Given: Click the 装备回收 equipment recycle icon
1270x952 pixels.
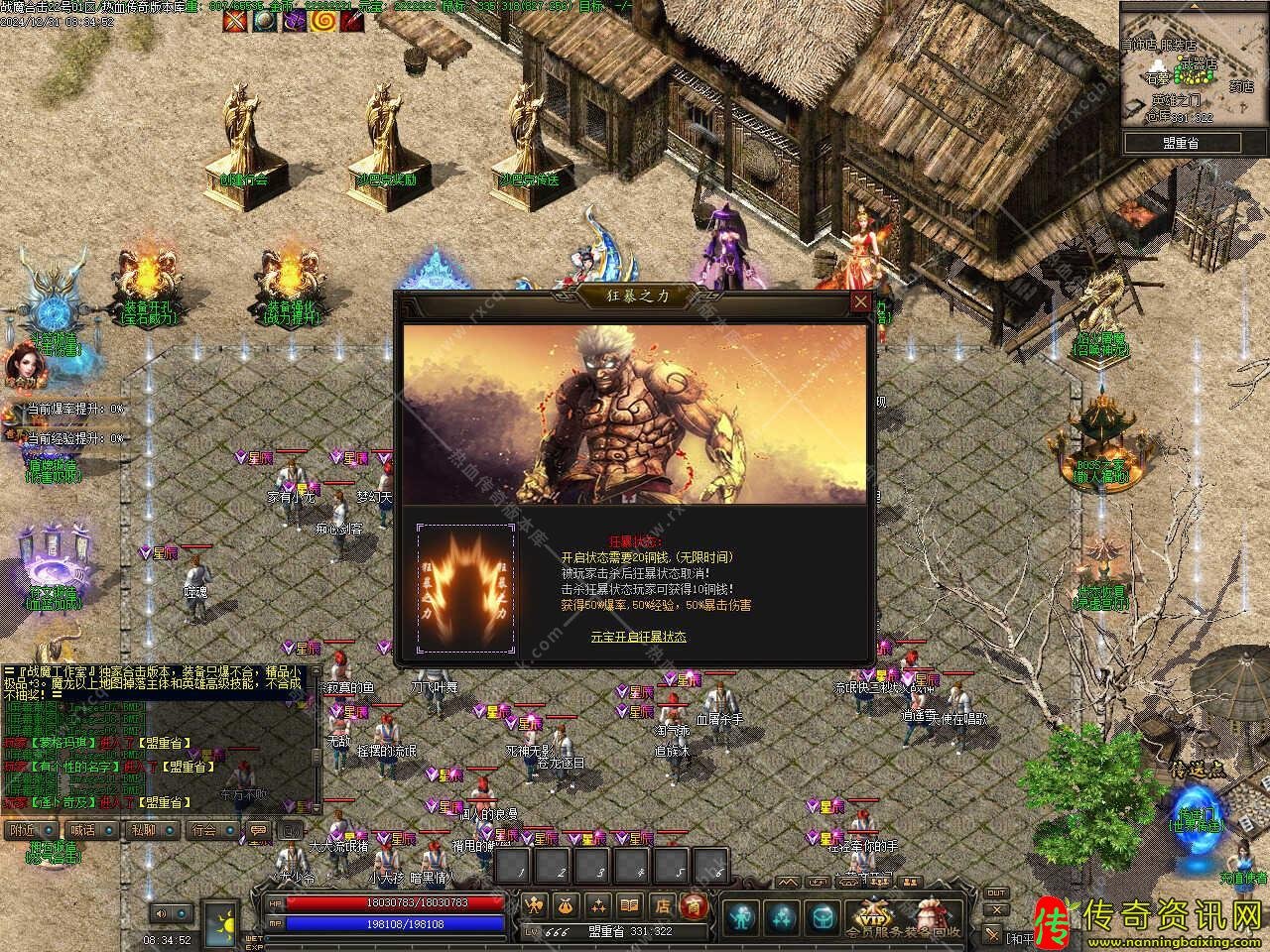Looking at the screenshot, I should pyautogui.click(x=931, y=917).
